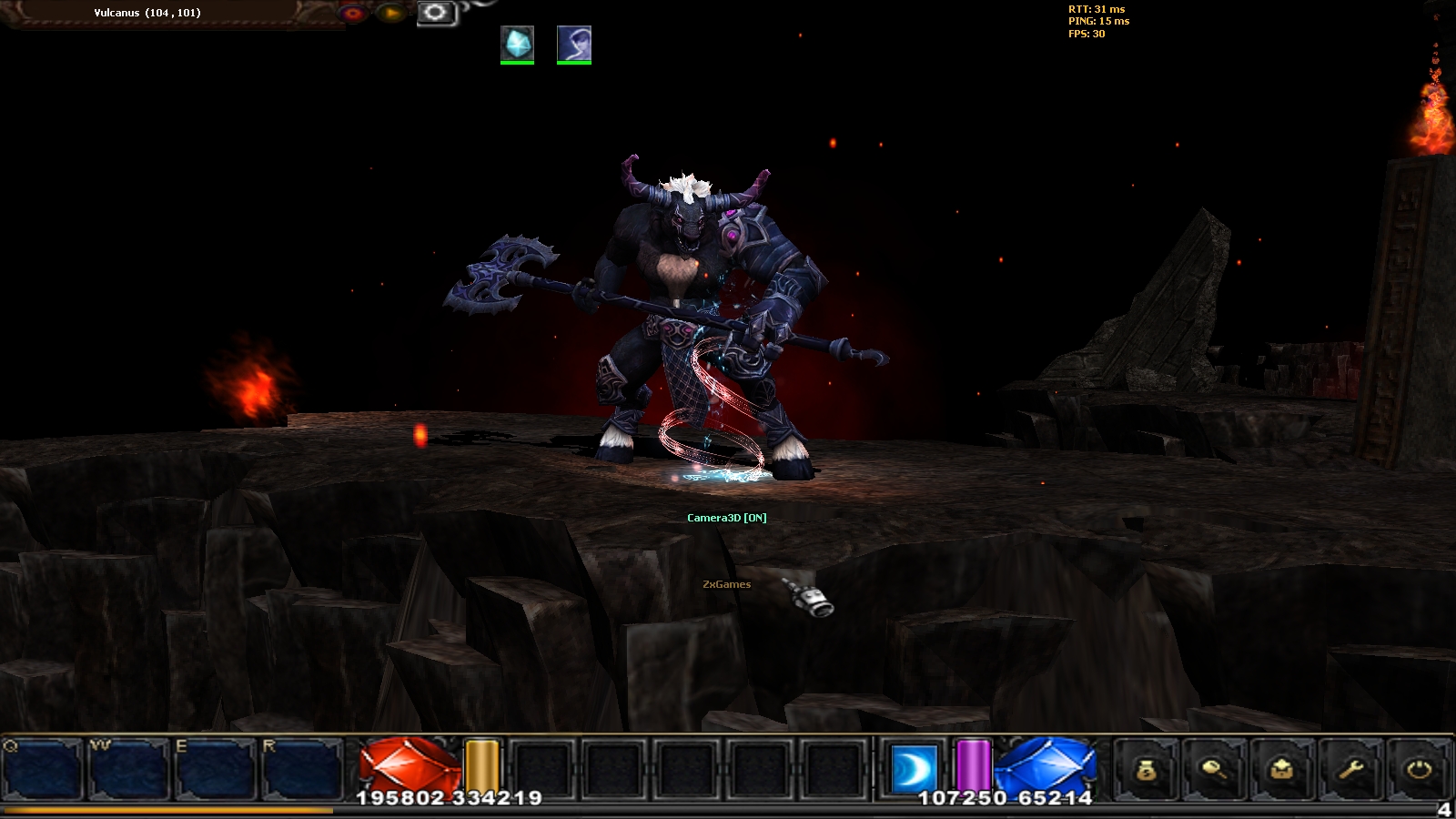Image resolution: width=1456 pixels, height=819 pixels.
Task: Select the W hotkey slot
Action: pos(128,770)
